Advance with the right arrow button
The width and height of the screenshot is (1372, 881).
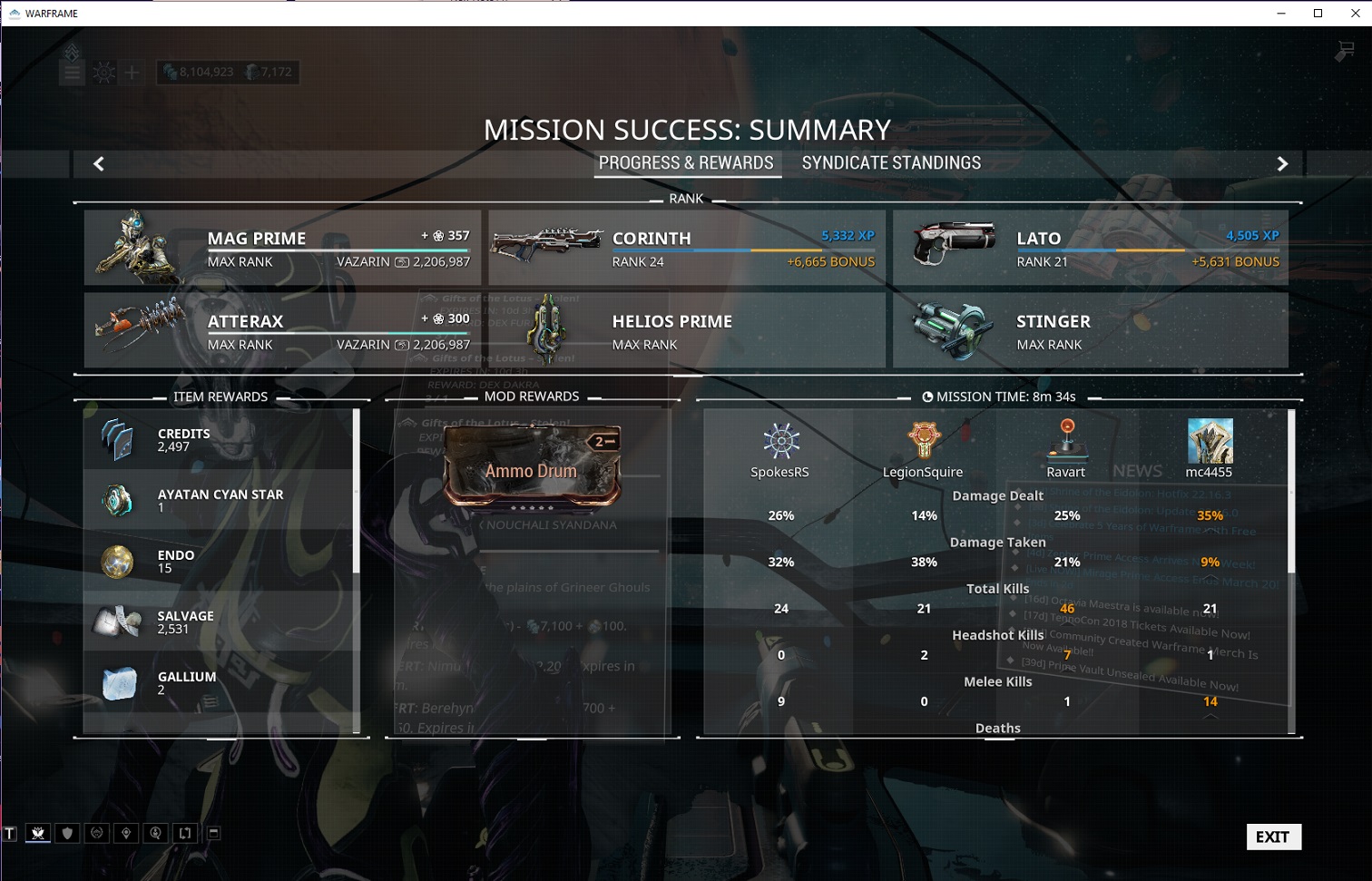click(1282, 163)
